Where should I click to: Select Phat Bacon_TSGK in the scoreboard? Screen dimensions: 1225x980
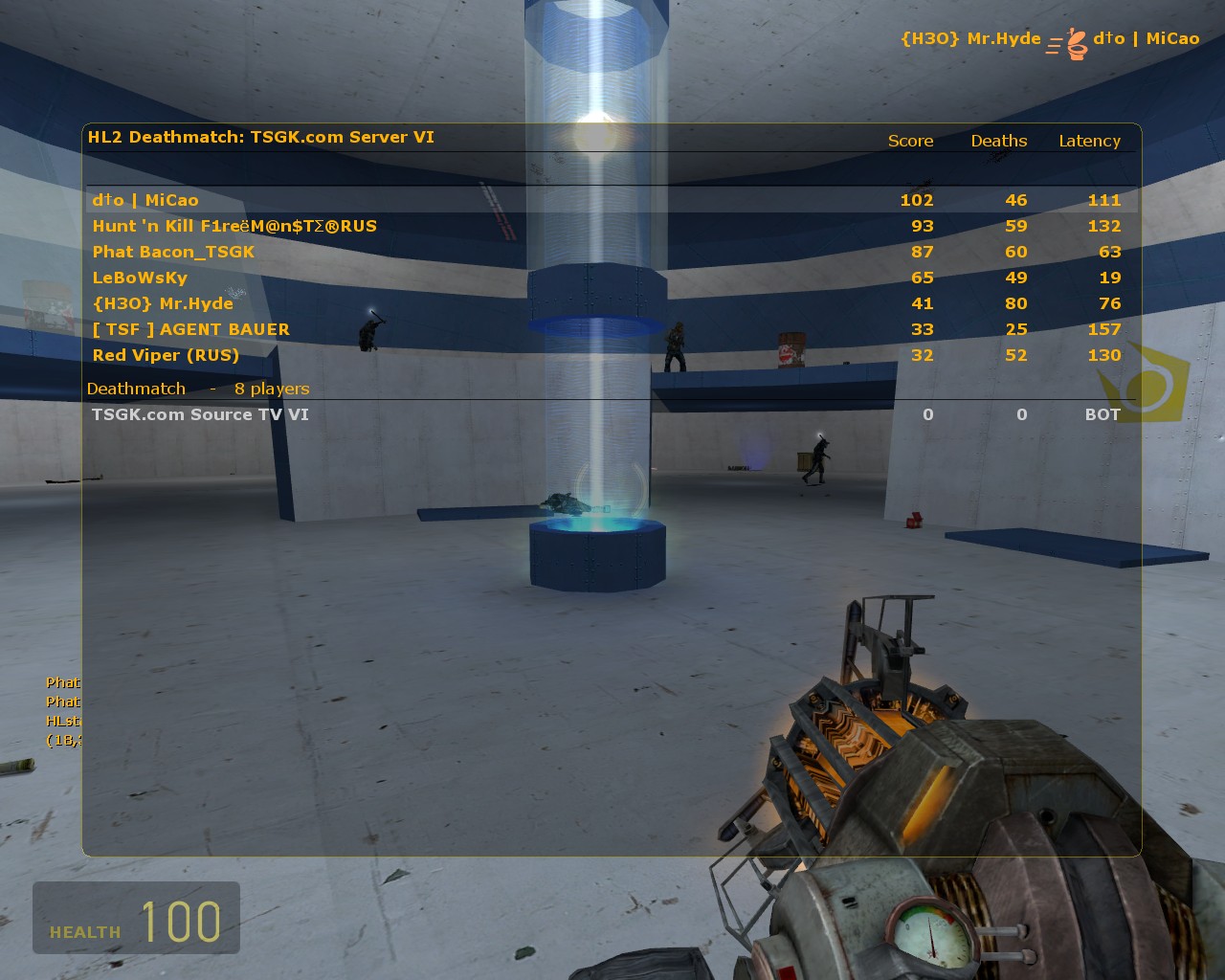click(173, 252)
